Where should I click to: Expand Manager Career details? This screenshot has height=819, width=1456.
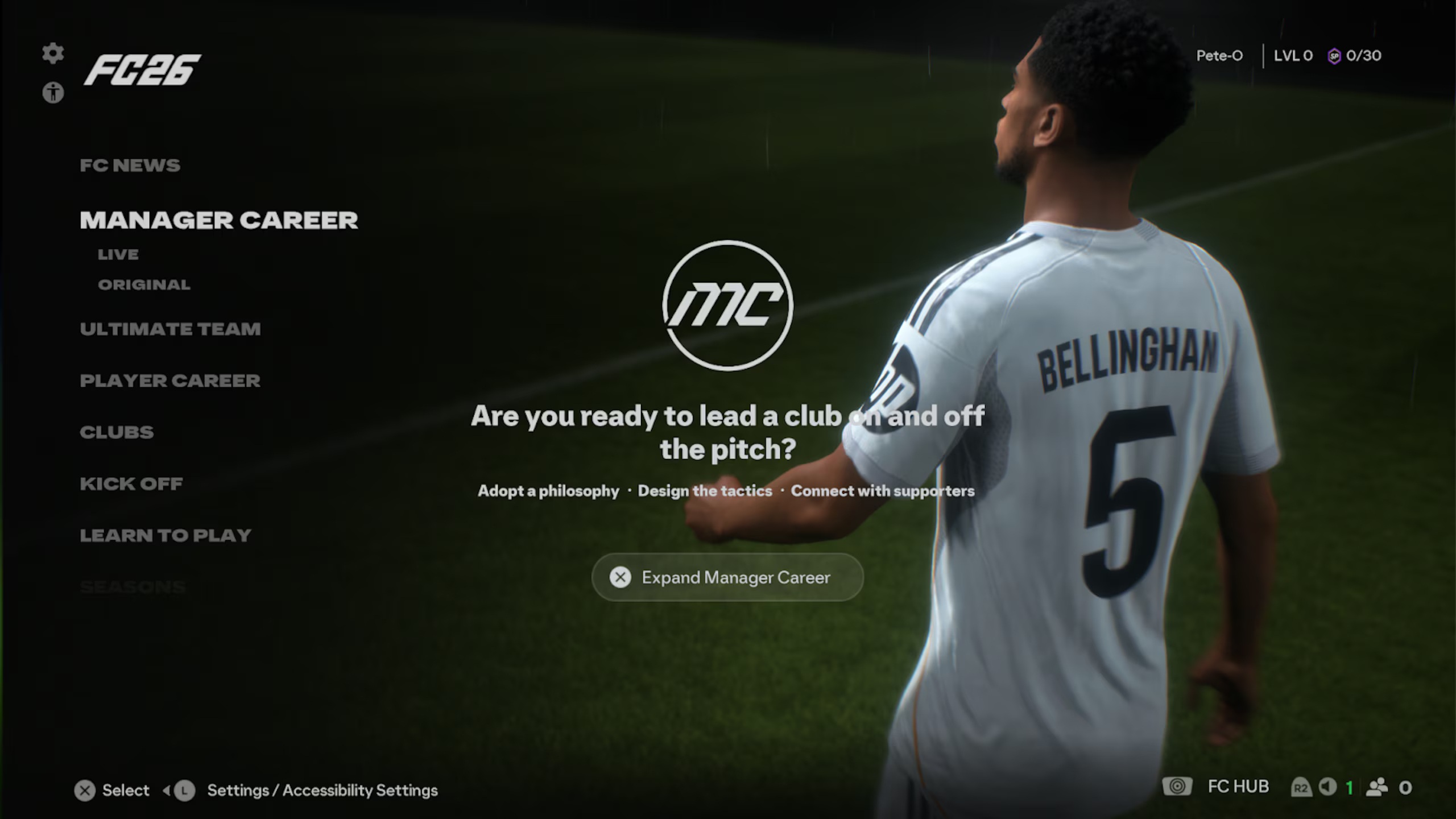pyautogui.click(x=727, y=577)
